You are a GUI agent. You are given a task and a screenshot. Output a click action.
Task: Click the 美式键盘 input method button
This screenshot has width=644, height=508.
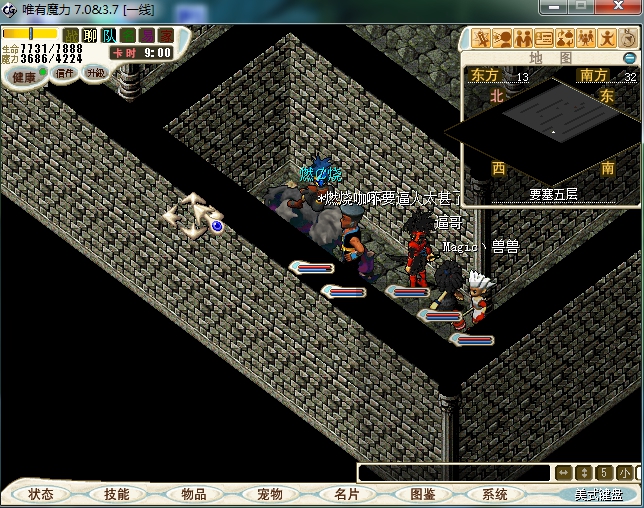[x=598, y=494]
